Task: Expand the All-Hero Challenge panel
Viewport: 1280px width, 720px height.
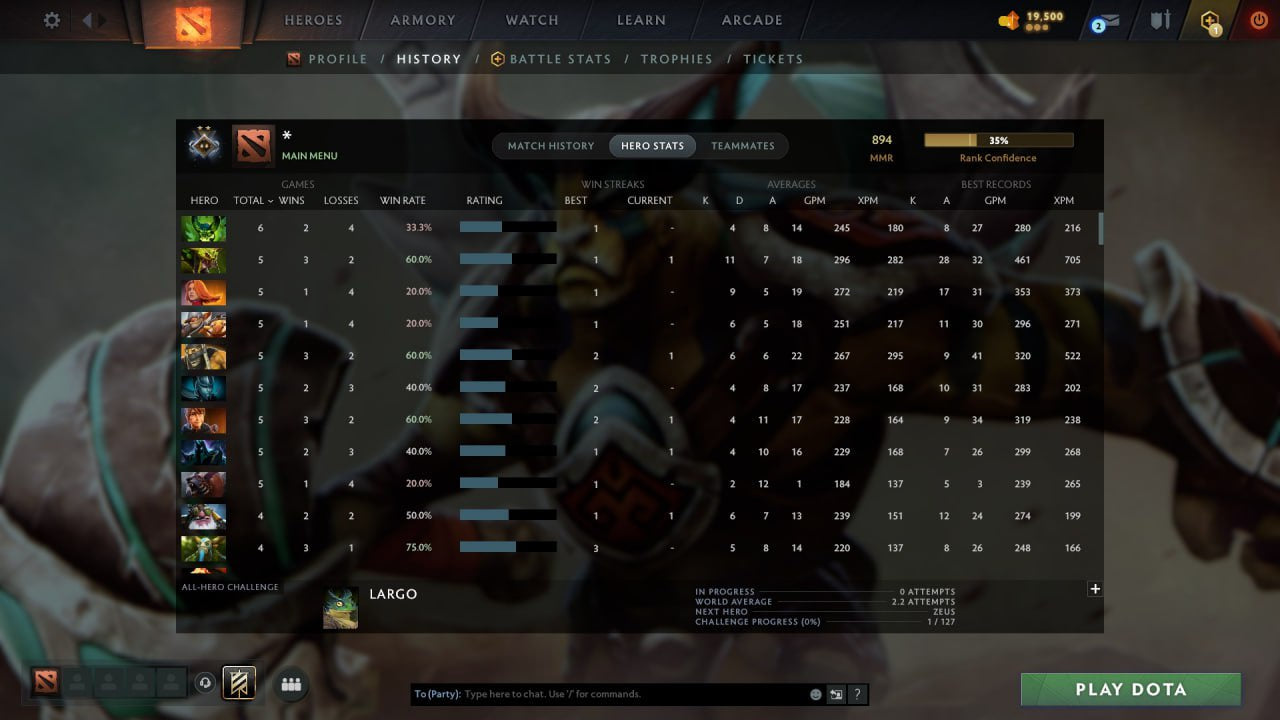Action: [1095, 589]
